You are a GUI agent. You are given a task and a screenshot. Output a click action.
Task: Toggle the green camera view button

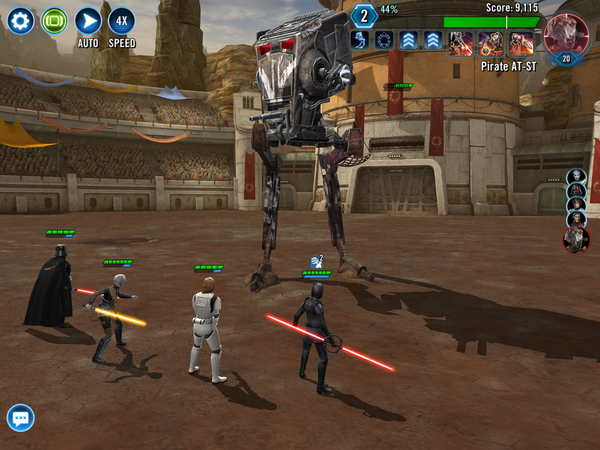click(54, 21)
